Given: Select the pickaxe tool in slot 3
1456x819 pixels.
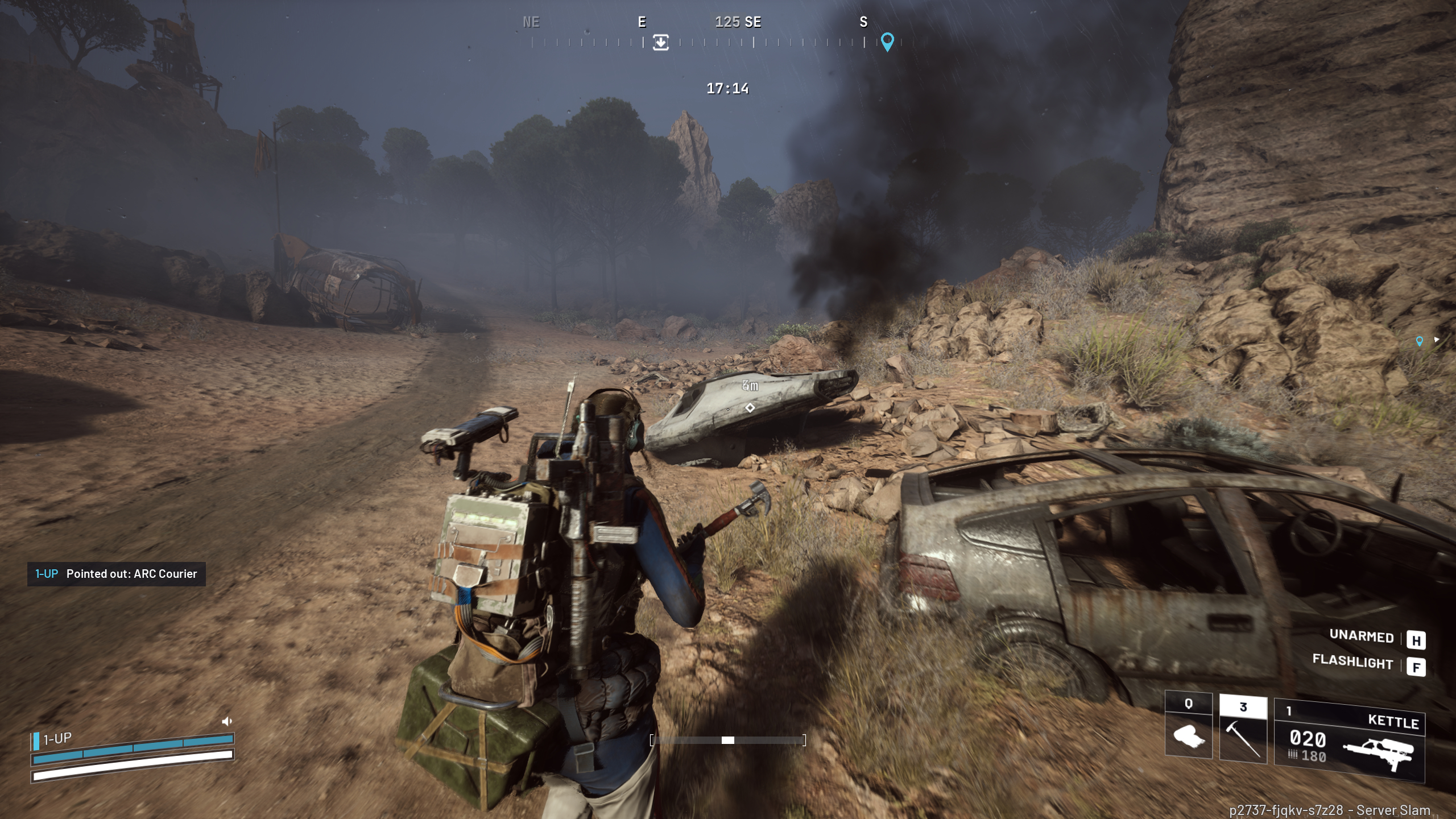Looking at the screenshot, I should [x=1243, y=738].
